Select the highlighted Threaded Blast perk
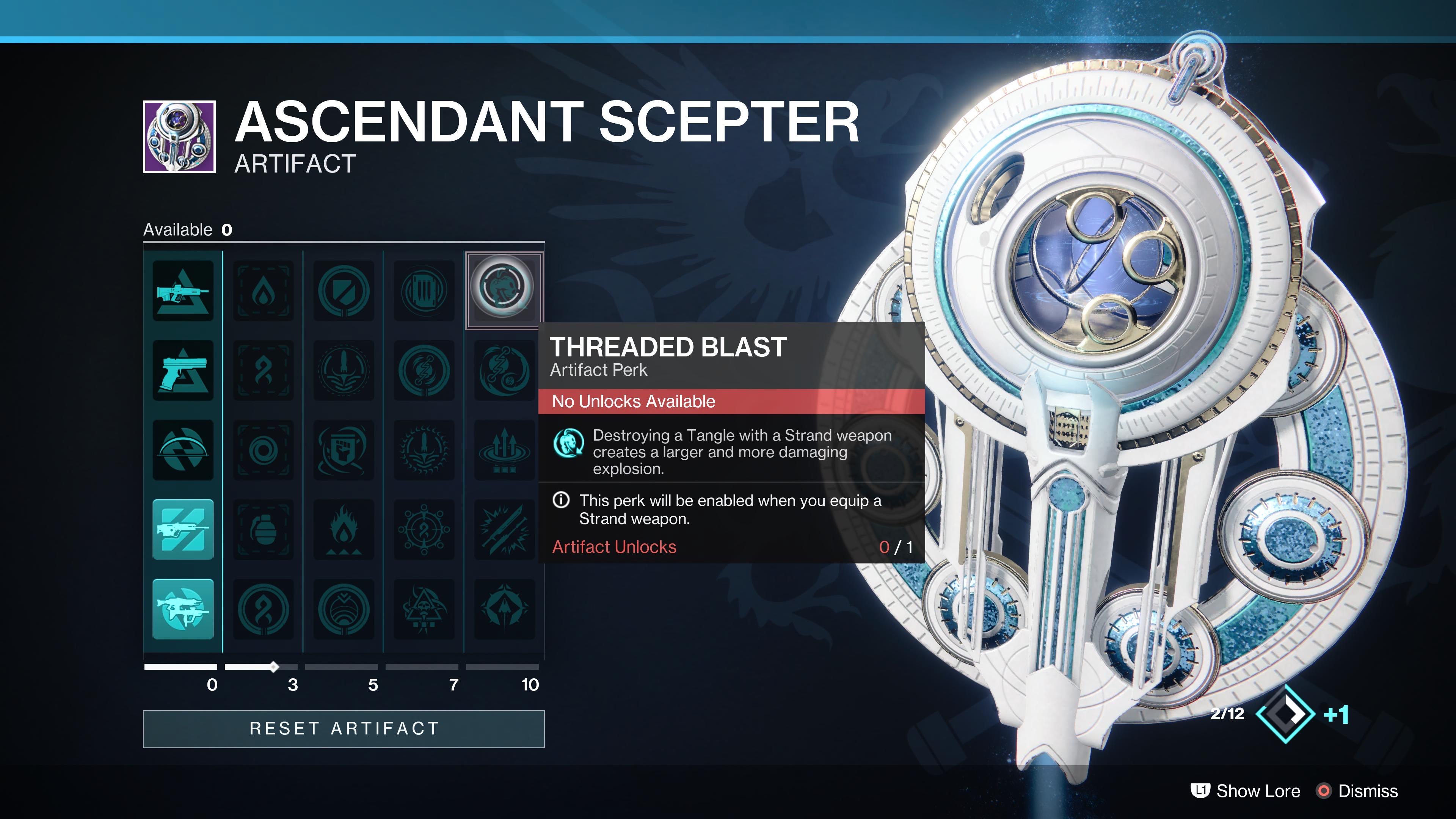 point(503,290)
